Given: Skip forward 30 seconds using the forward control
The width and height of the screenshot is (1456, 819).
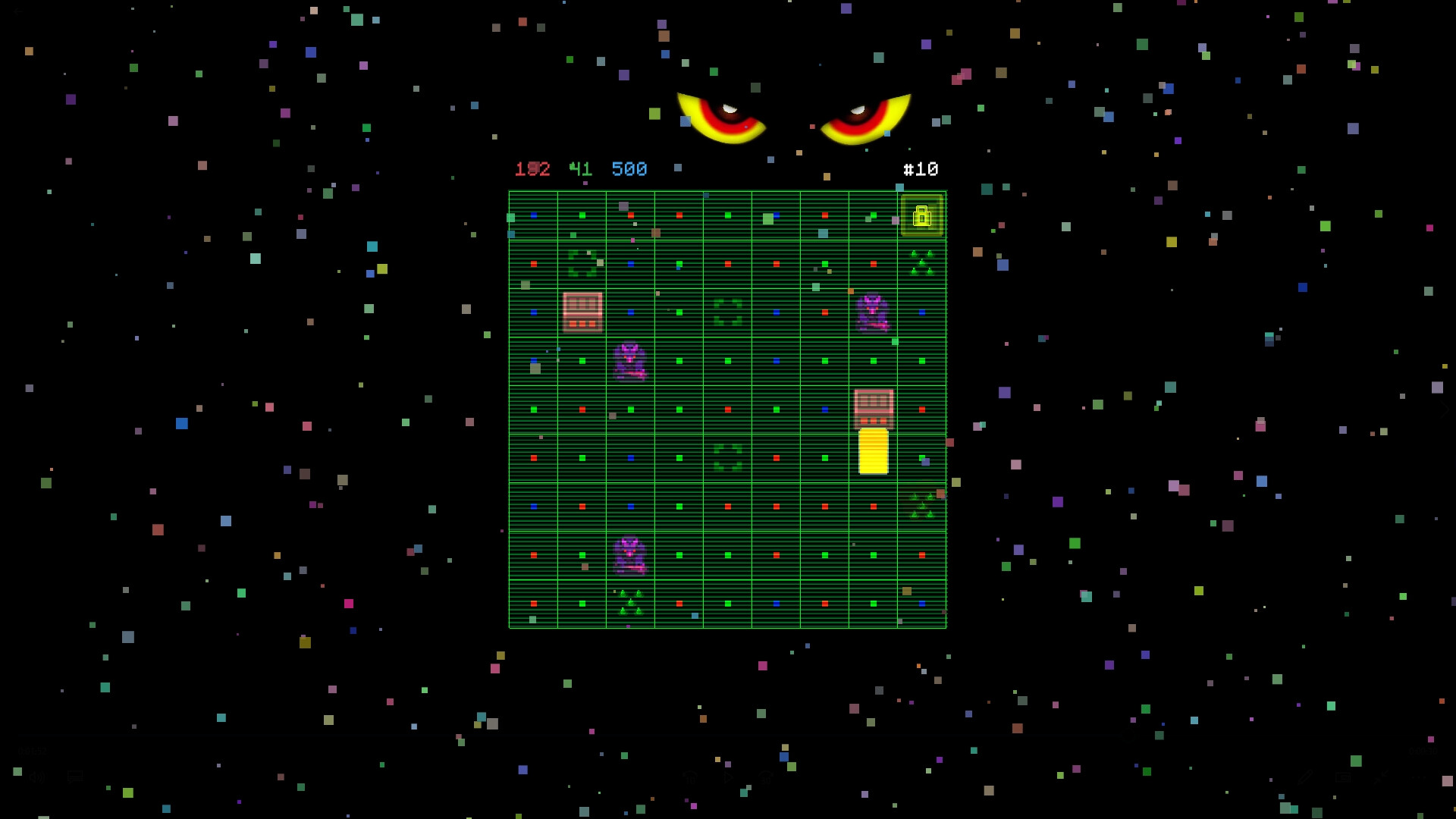Looking at the screenshot, I should [x=764, y=777].
